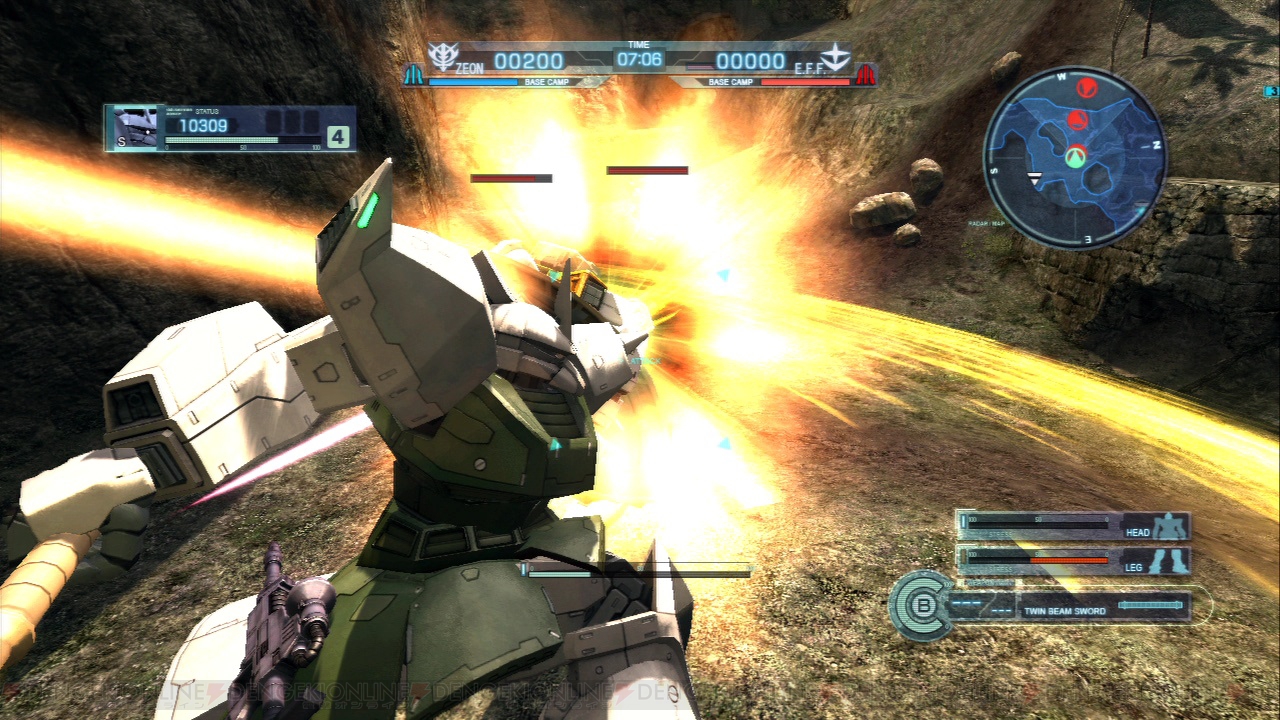The image size is (1280, 720).
Task: Click the green player marker on the radar
Action: pos(1077,159)
